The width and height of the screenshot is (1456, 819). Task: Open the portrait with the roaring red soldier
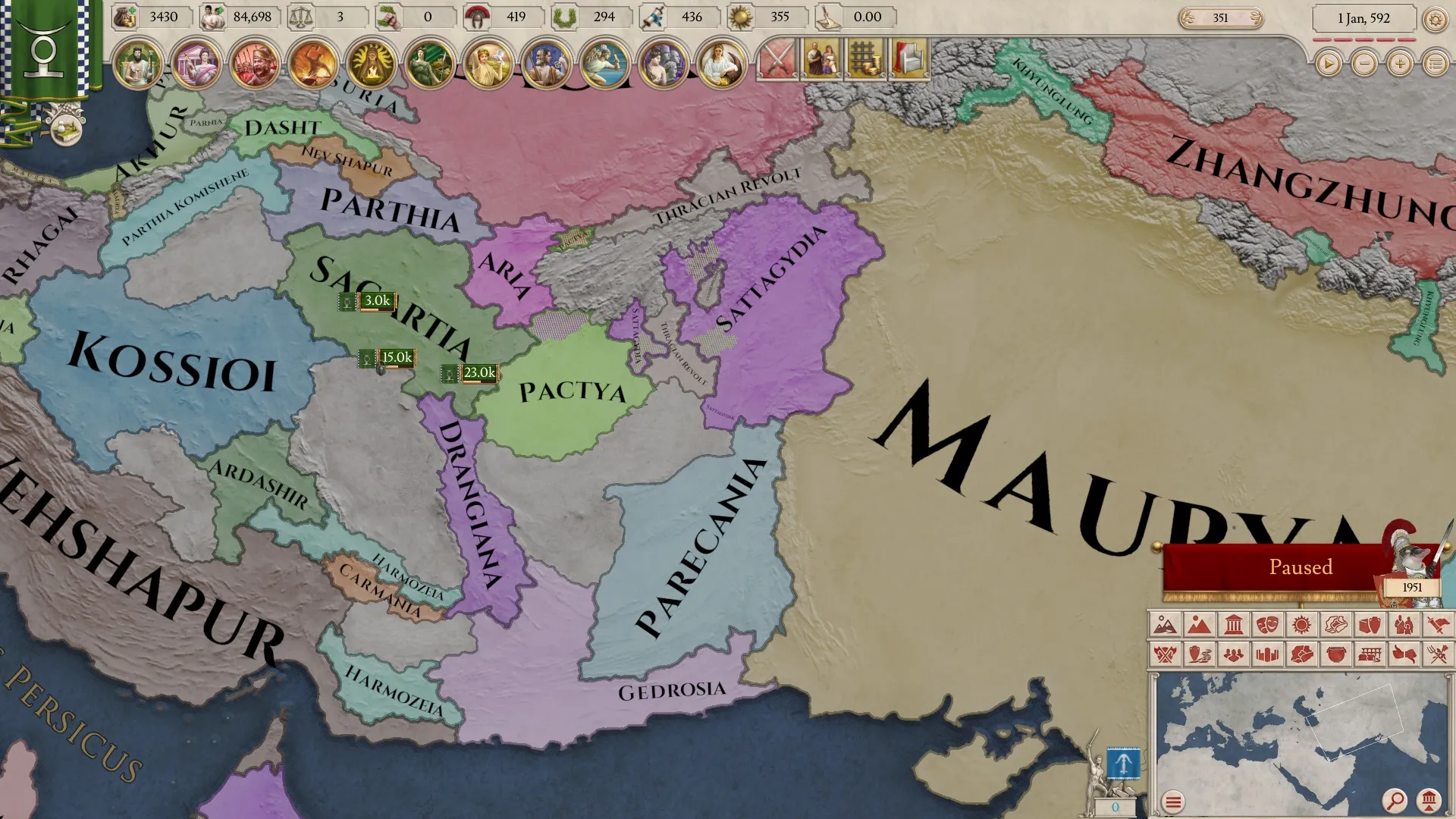(x=254, y=64)
